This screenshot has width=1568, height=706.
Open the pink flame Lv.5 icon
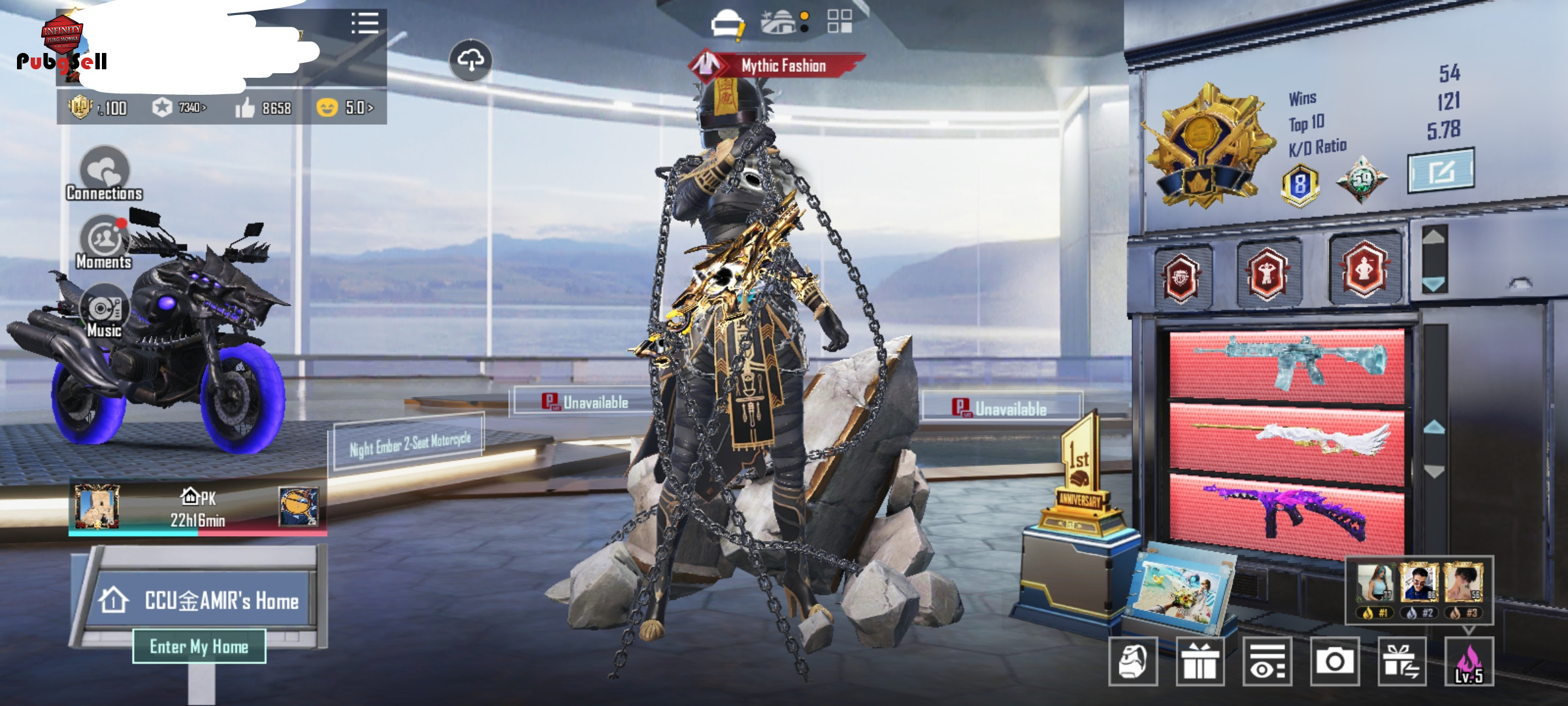1469,662
